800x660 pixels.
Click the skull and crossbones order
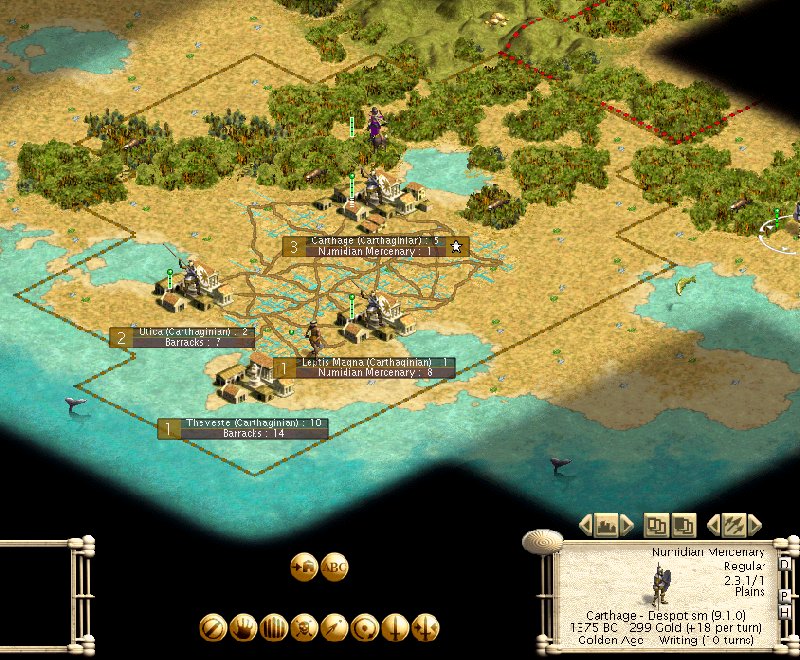click(304, 627)
